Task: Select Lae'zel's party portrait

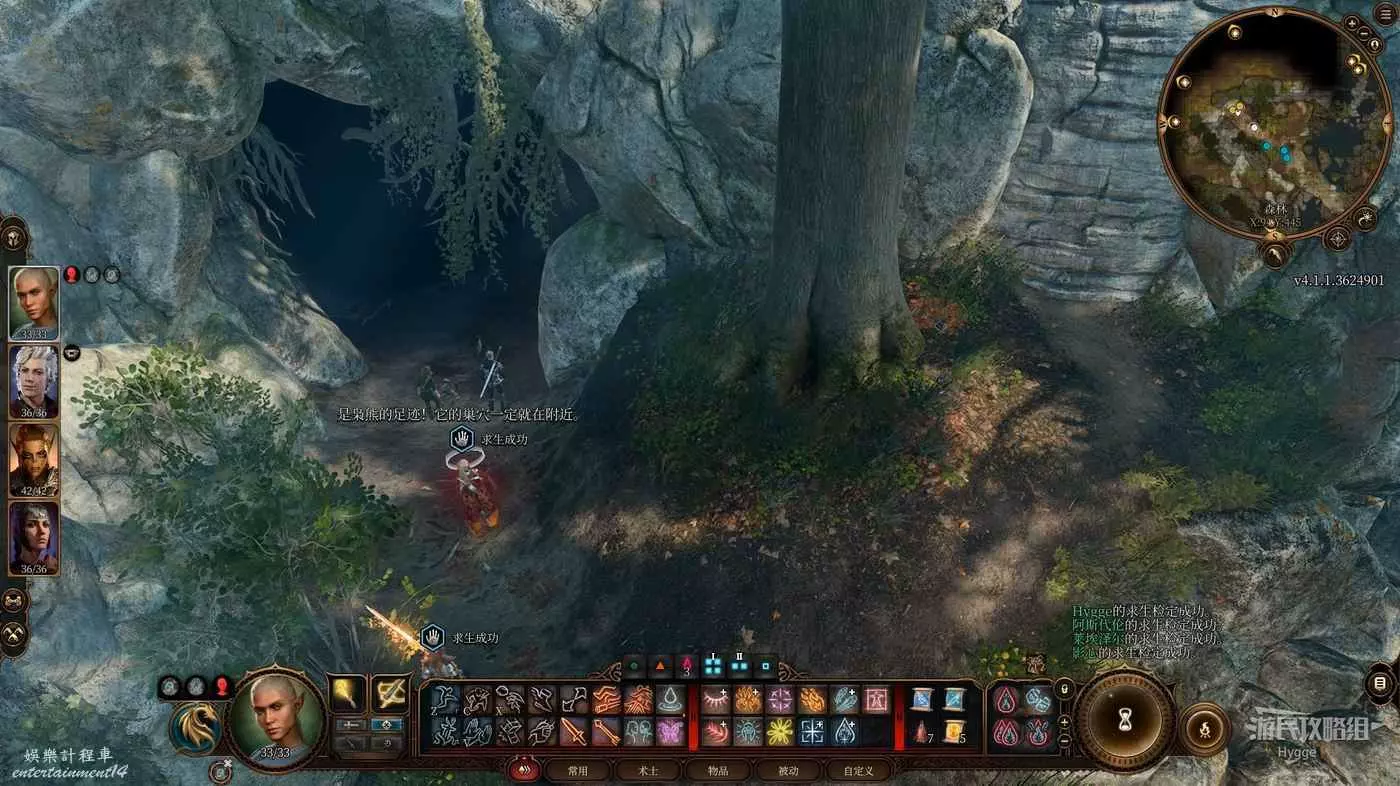Action: coord(34,460)
